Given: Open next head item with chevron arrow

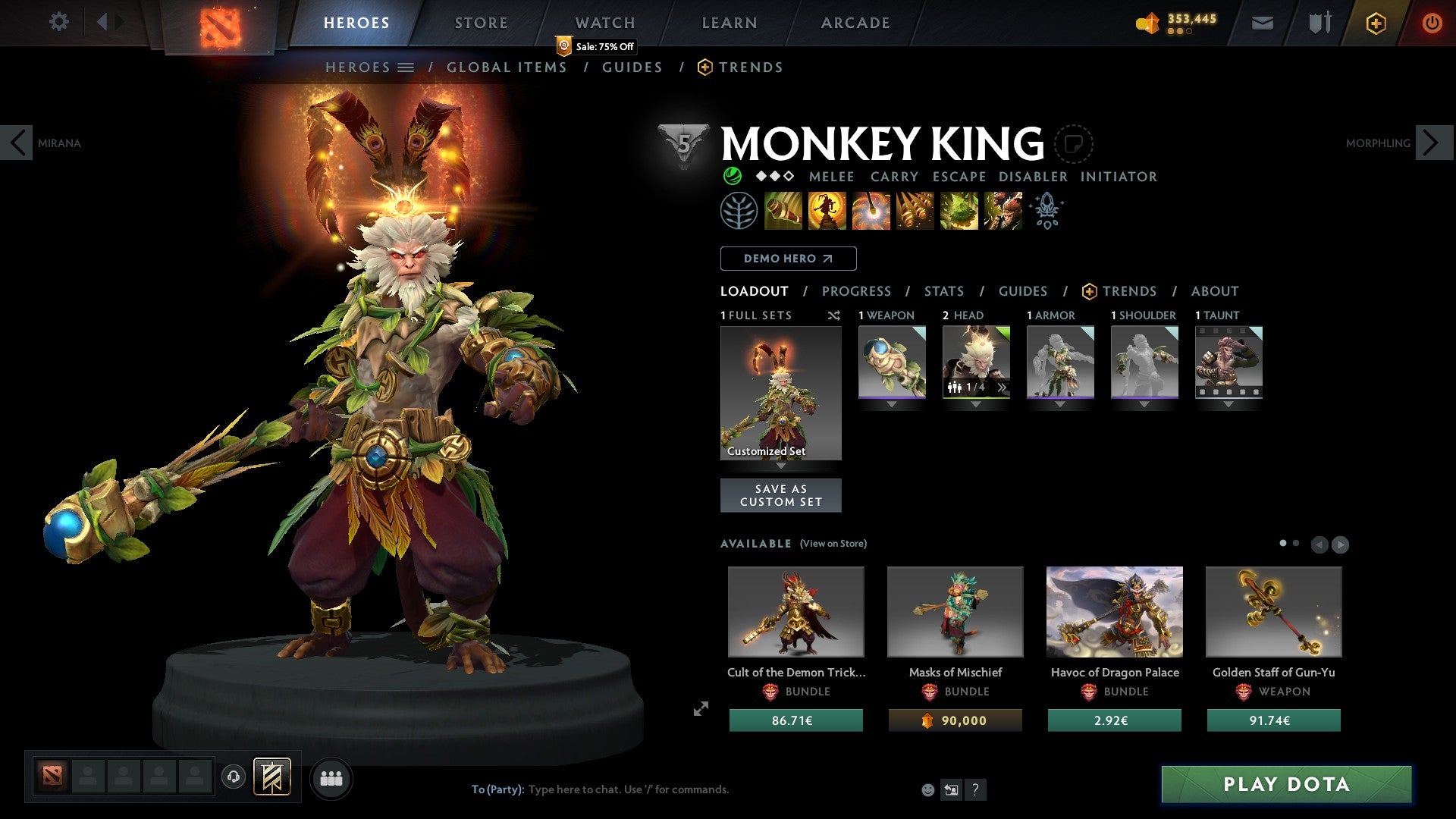Looking at the screenshot, I should point(1003,387).
